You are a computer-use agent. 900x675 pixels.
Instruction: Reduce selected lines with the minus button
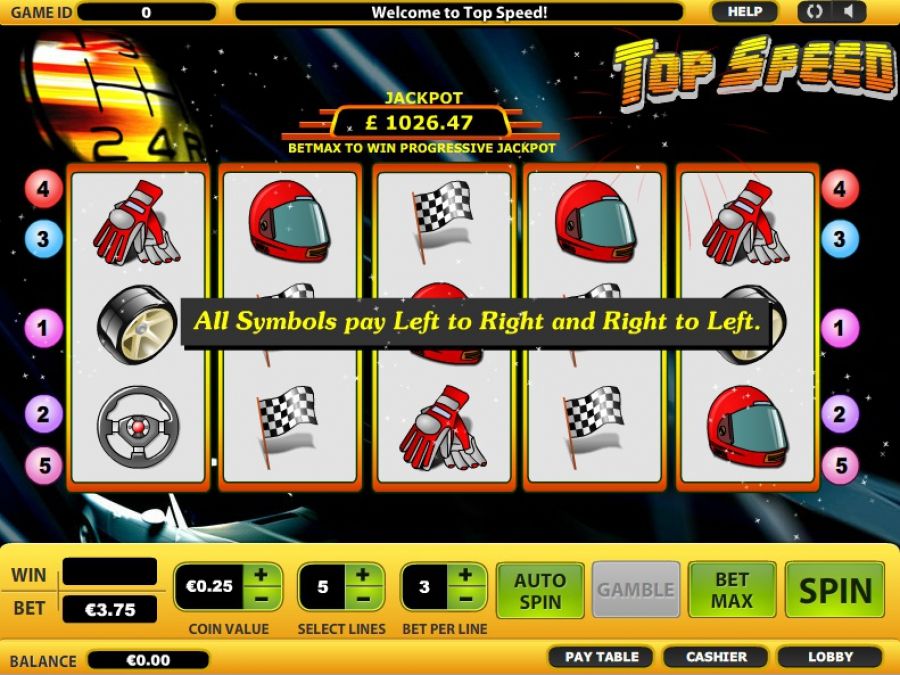tap(363, 598)
